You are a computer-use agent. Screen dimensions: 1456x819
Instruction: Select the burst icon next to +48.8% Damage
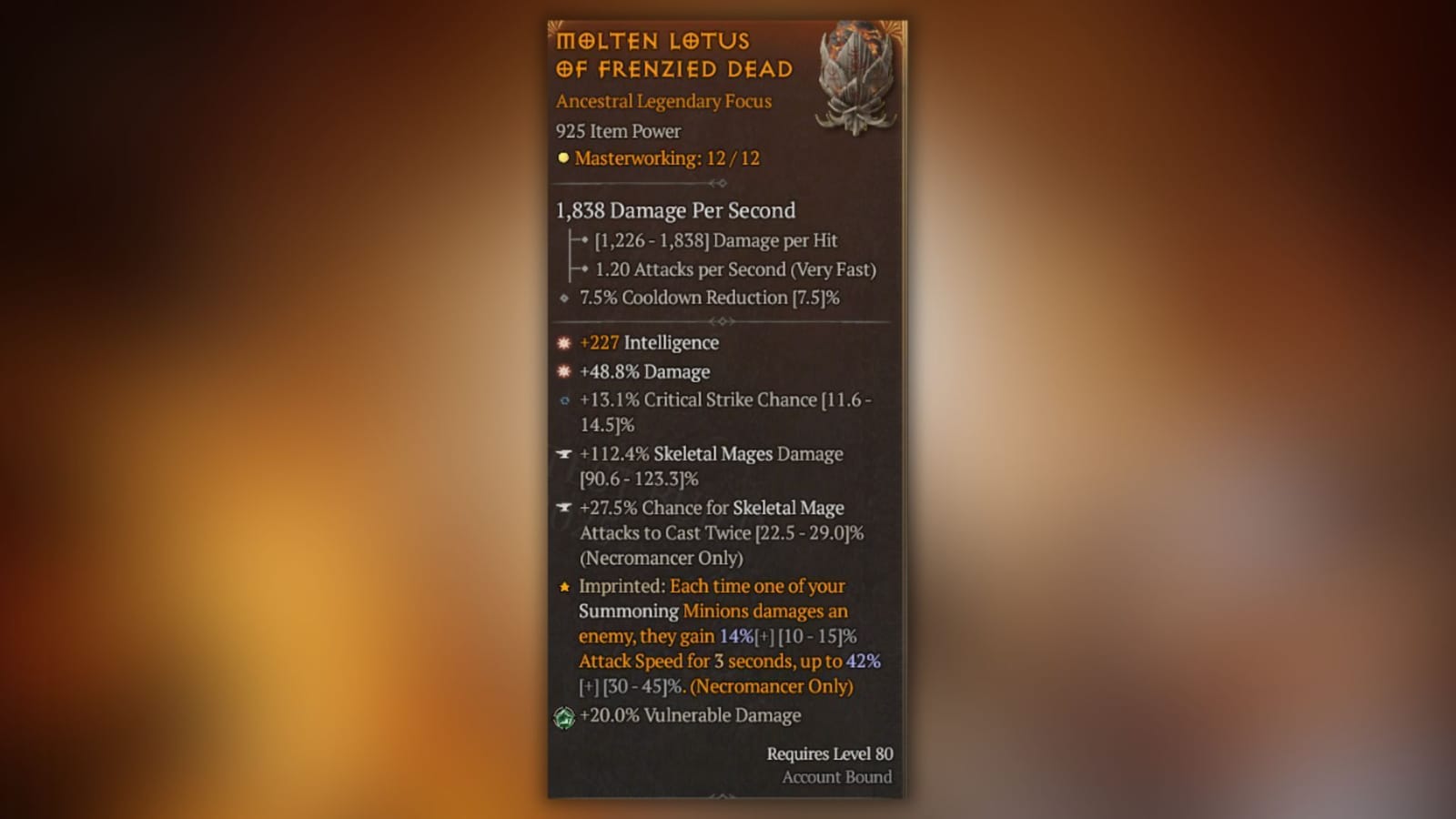(563, 371)
